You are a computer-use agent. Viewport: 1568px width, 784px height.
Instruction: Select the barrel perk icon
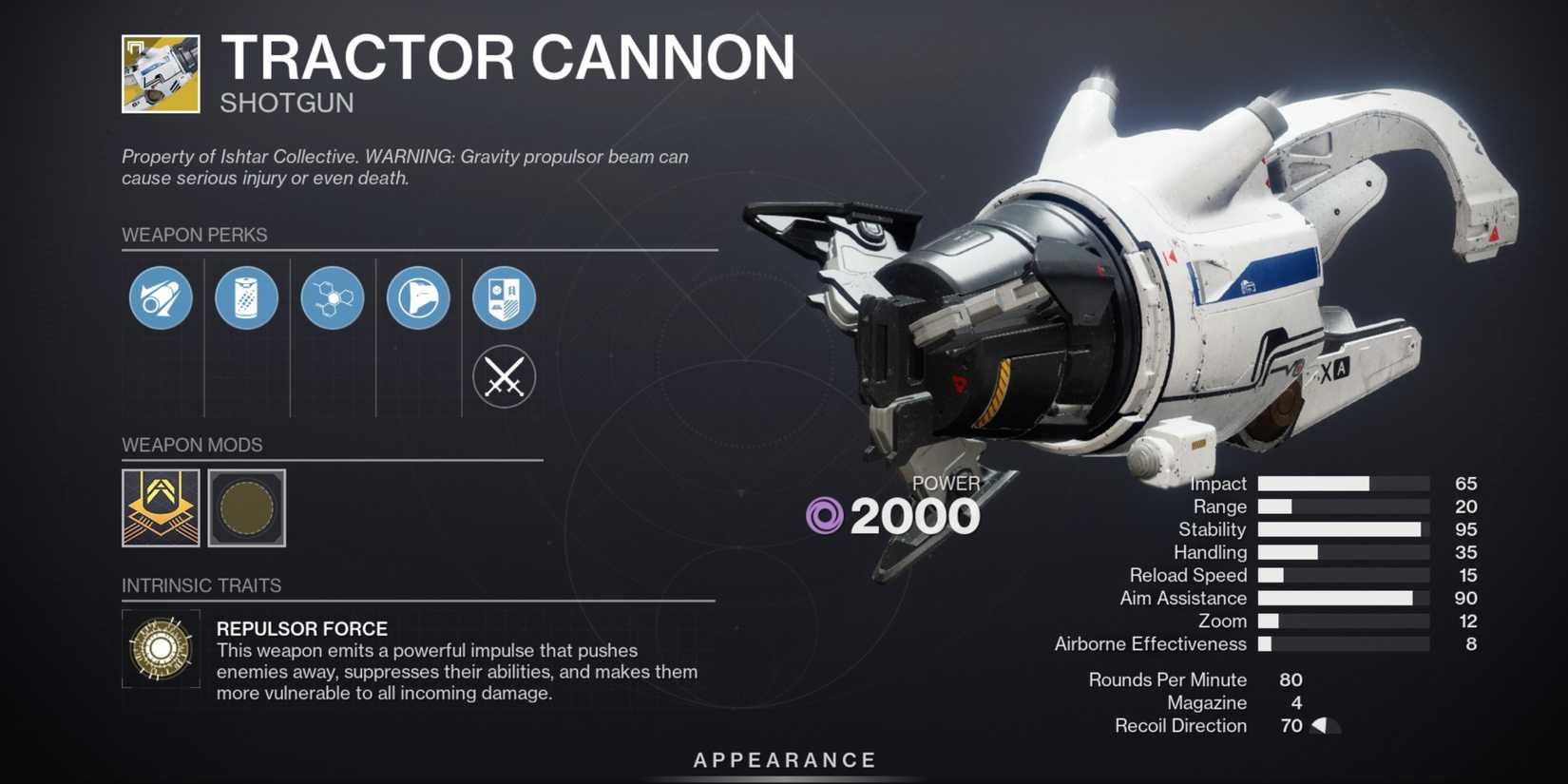click(x=160, y=297)
